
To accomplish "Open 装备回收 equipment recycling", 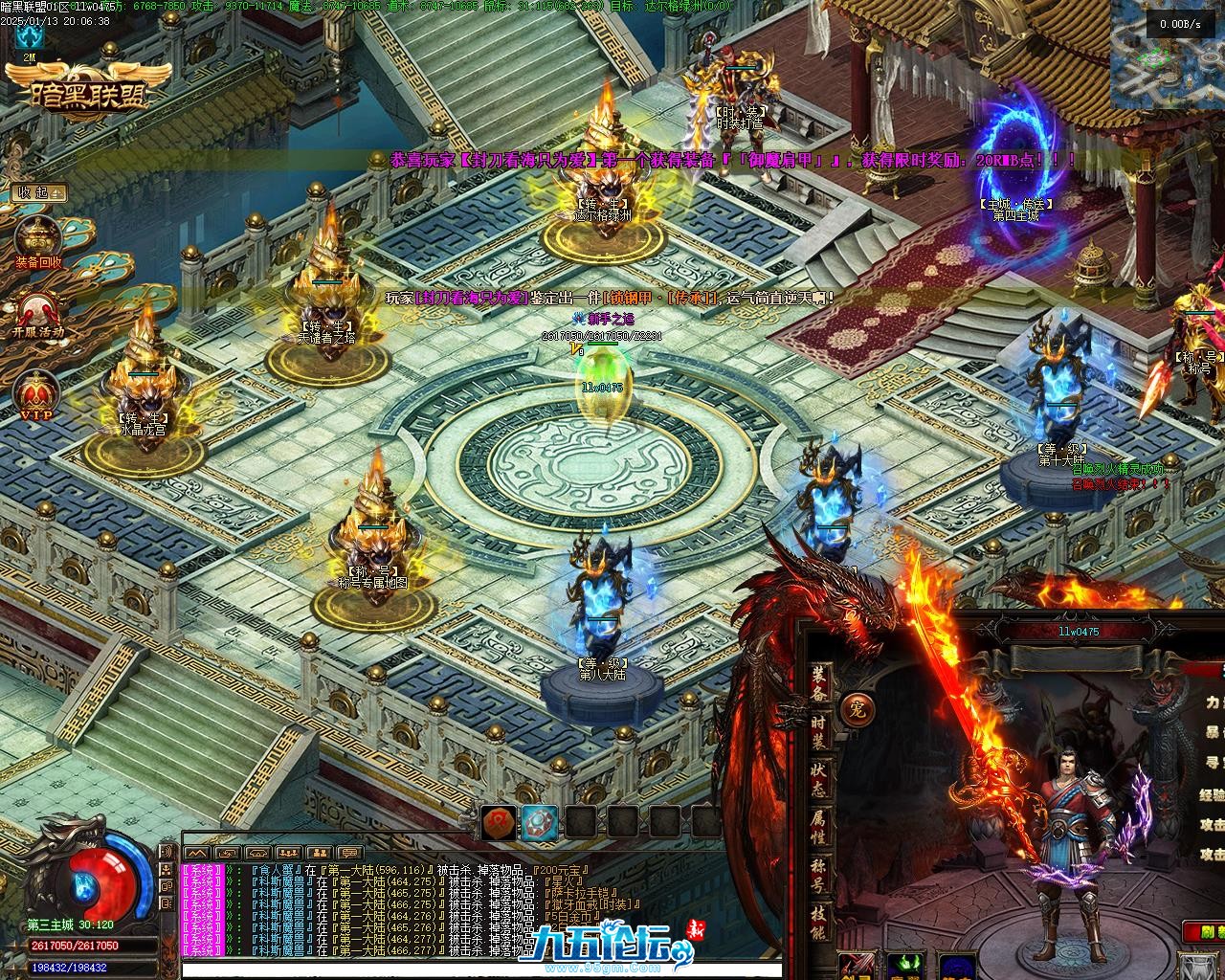I will pyautogui.click(x=38, y=239).
